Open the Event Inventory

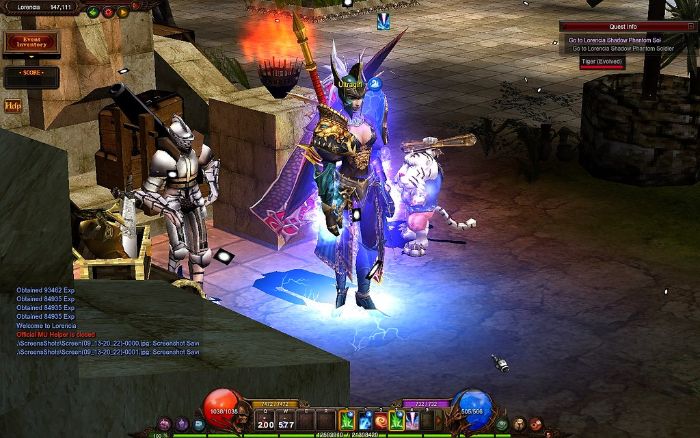pyautogui.click(x=31, y=43)
